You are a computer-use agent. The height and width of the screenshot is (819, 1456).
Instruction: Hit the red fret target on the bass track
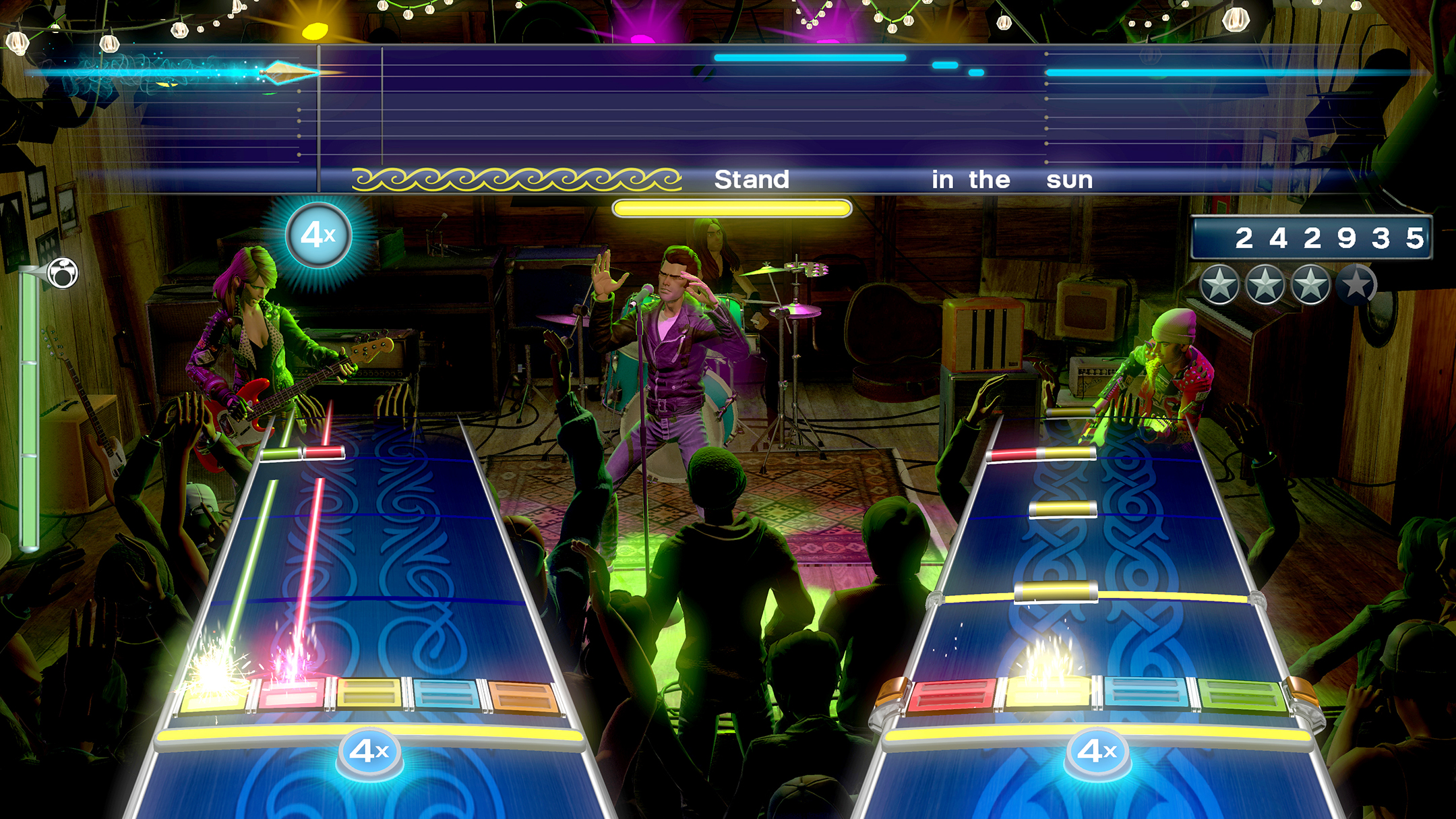[292, 694]
